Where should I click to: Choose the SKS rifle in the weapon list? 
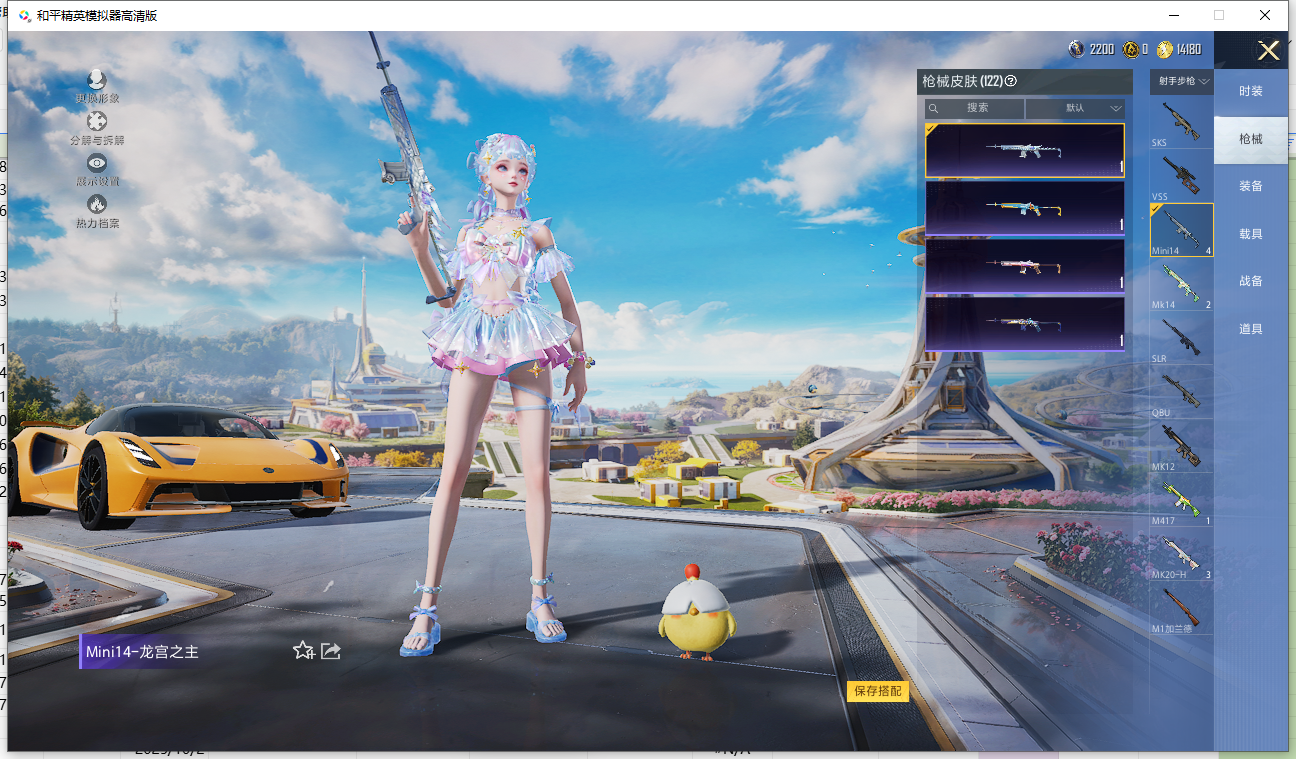[1181, 123]
